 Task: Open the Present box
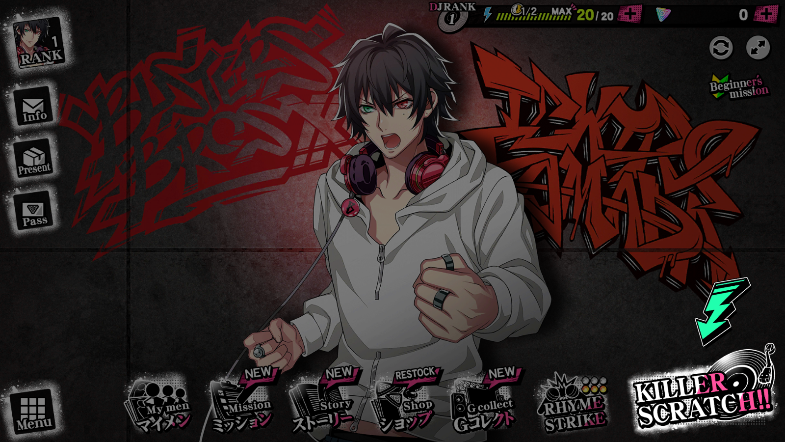(34, 159)
